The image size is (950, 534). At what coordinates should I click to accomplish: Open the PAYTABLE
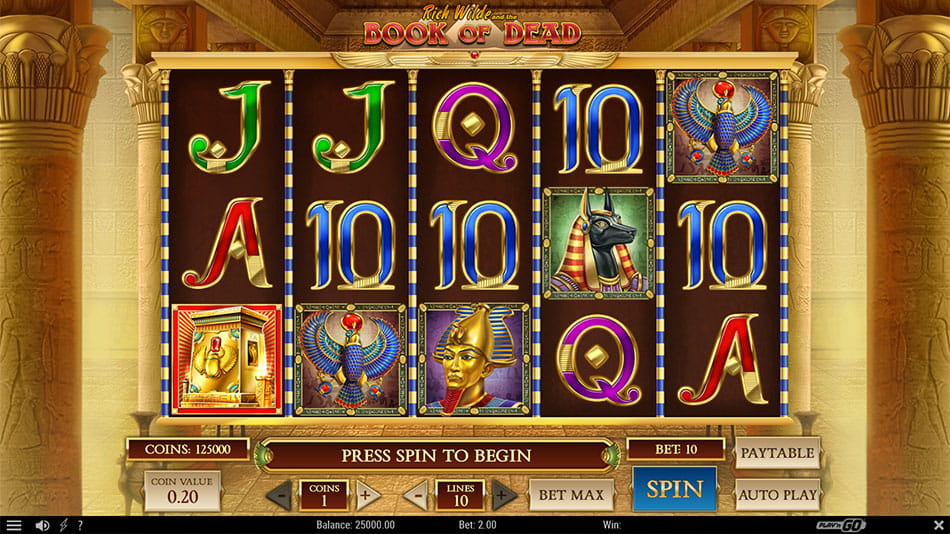point(777,453)
